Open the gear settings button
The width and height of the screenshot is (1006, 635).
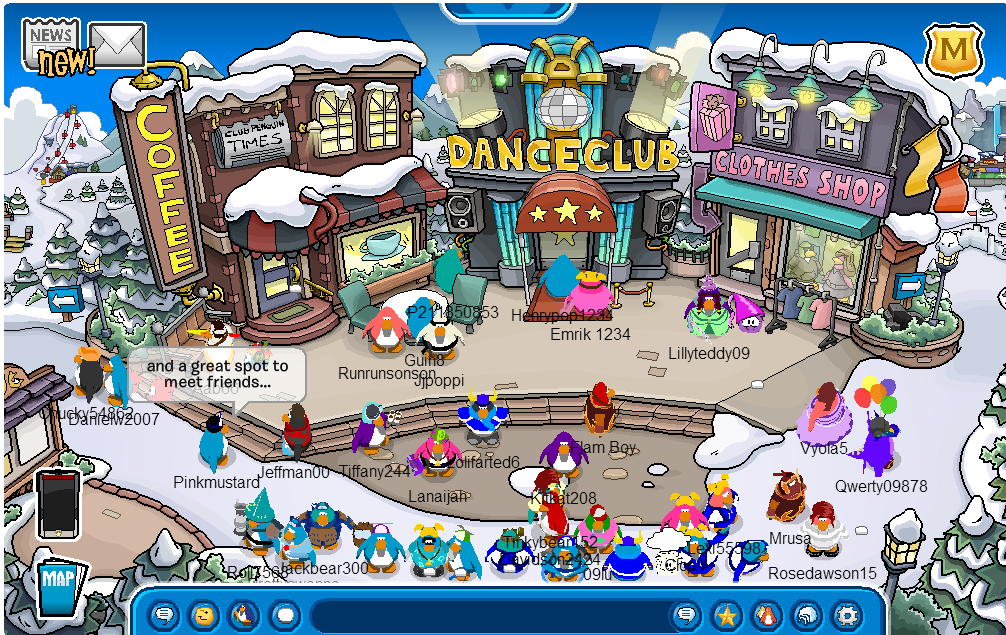click(x=847, y=614)
